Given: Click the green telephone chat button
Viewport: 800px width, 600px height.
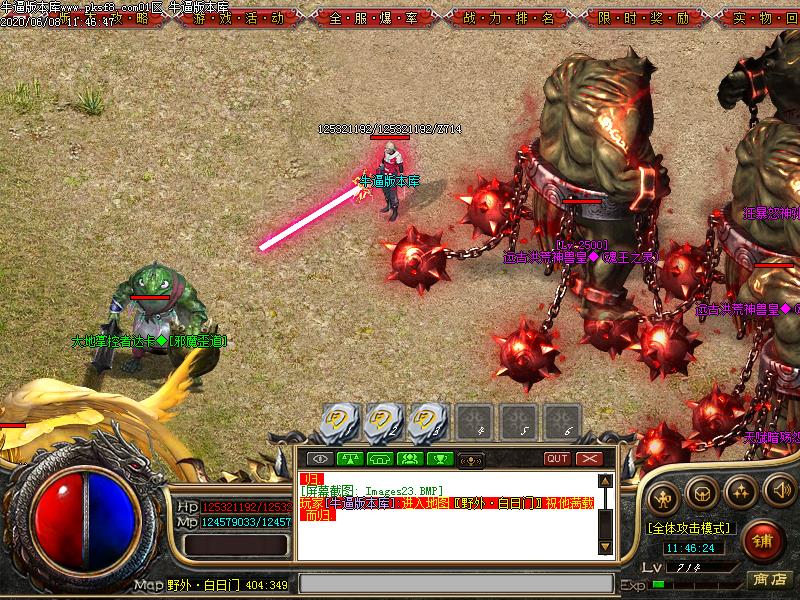Looking at the screenshot, I should [x=380, y=459].
